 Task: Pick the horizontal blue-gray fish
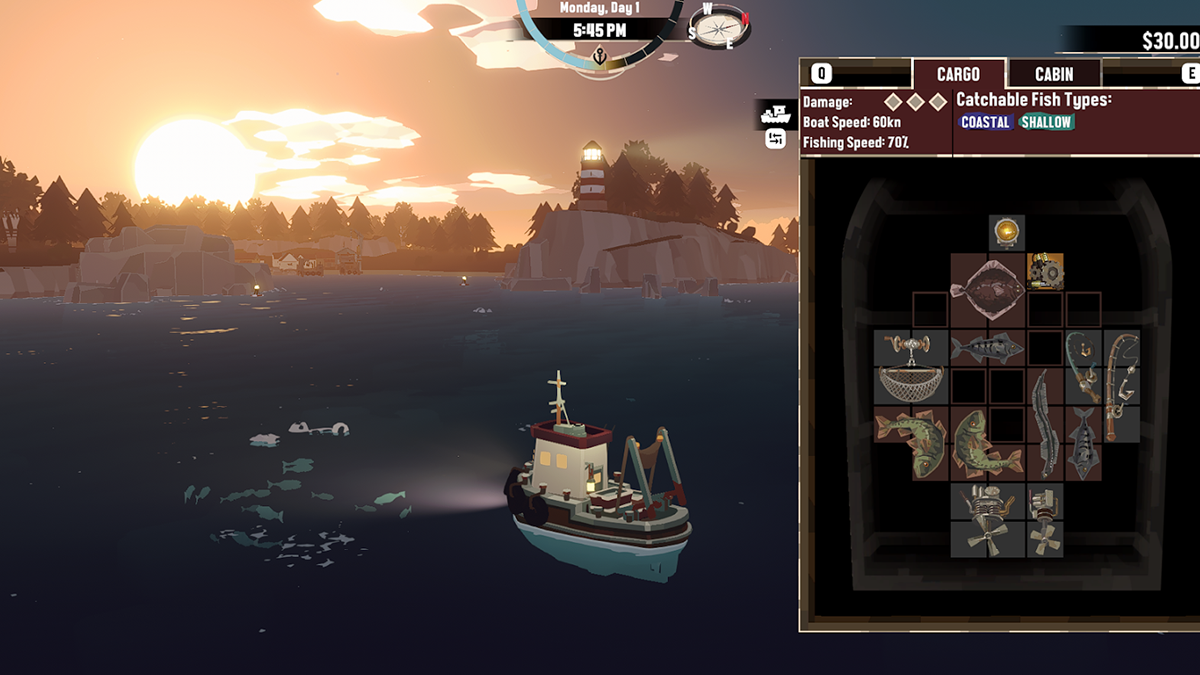[987, 348]
